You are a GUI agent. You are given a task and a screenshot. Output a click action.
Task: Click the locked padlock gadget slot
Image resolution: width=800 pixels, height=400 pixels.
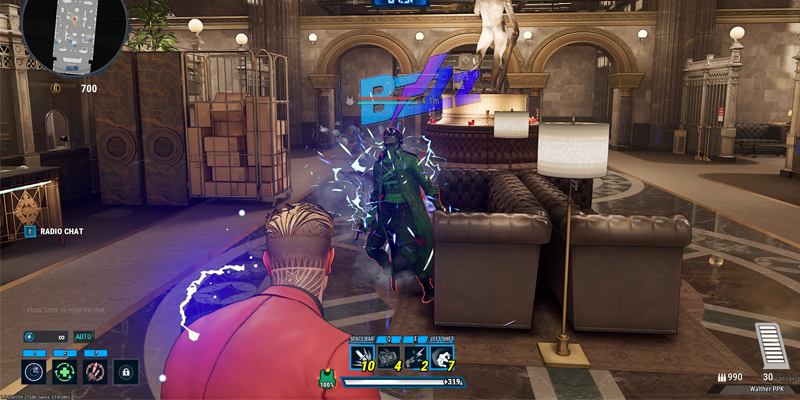125,372
